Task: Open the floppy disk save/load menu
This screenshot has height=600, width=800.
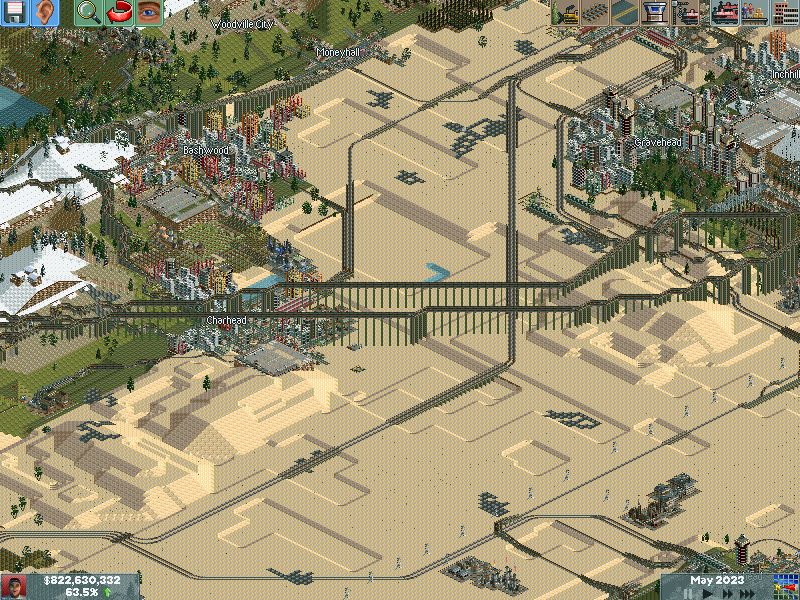Action: 15,13
